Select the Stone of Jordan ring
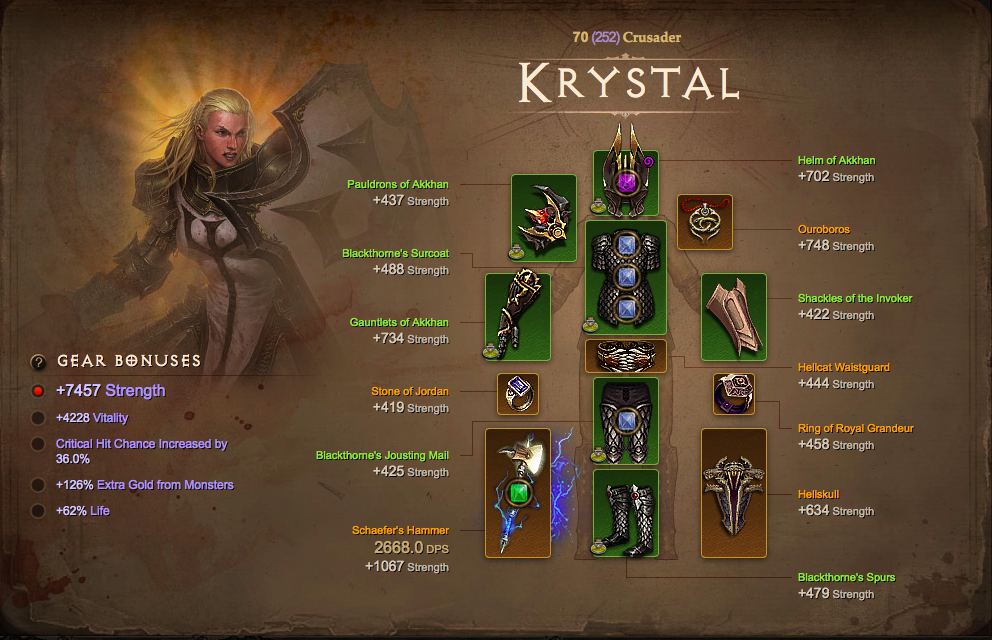Viewport: 992px width, 640px height. (x=518, y=394)
